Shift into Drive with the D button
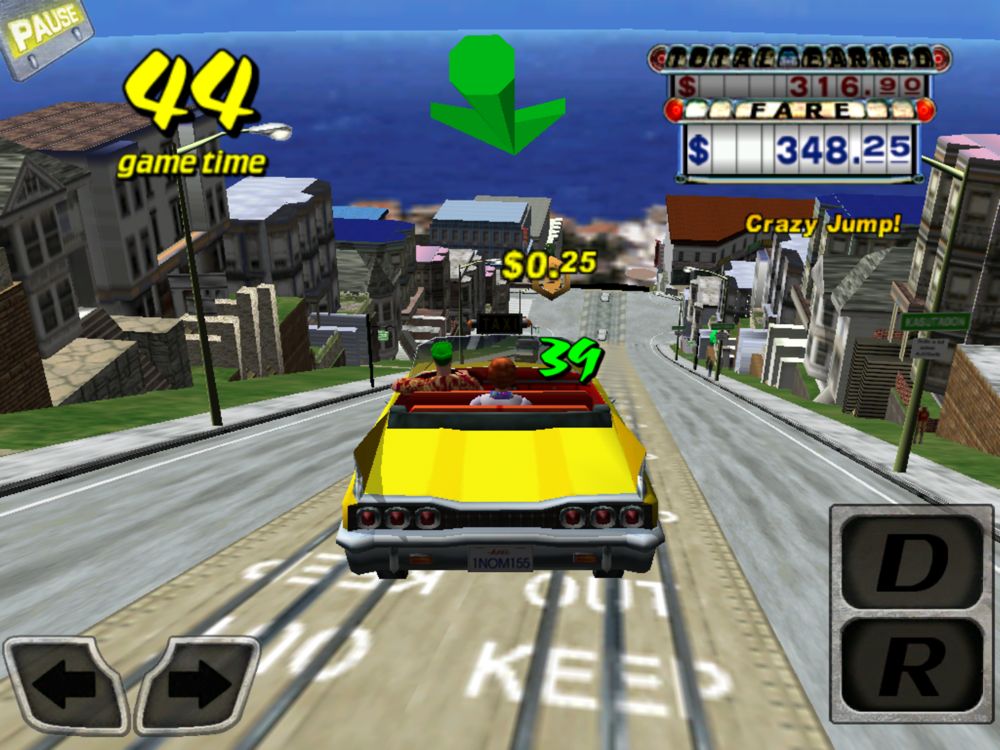This screenshot has width=1000, height=750. 909,566
